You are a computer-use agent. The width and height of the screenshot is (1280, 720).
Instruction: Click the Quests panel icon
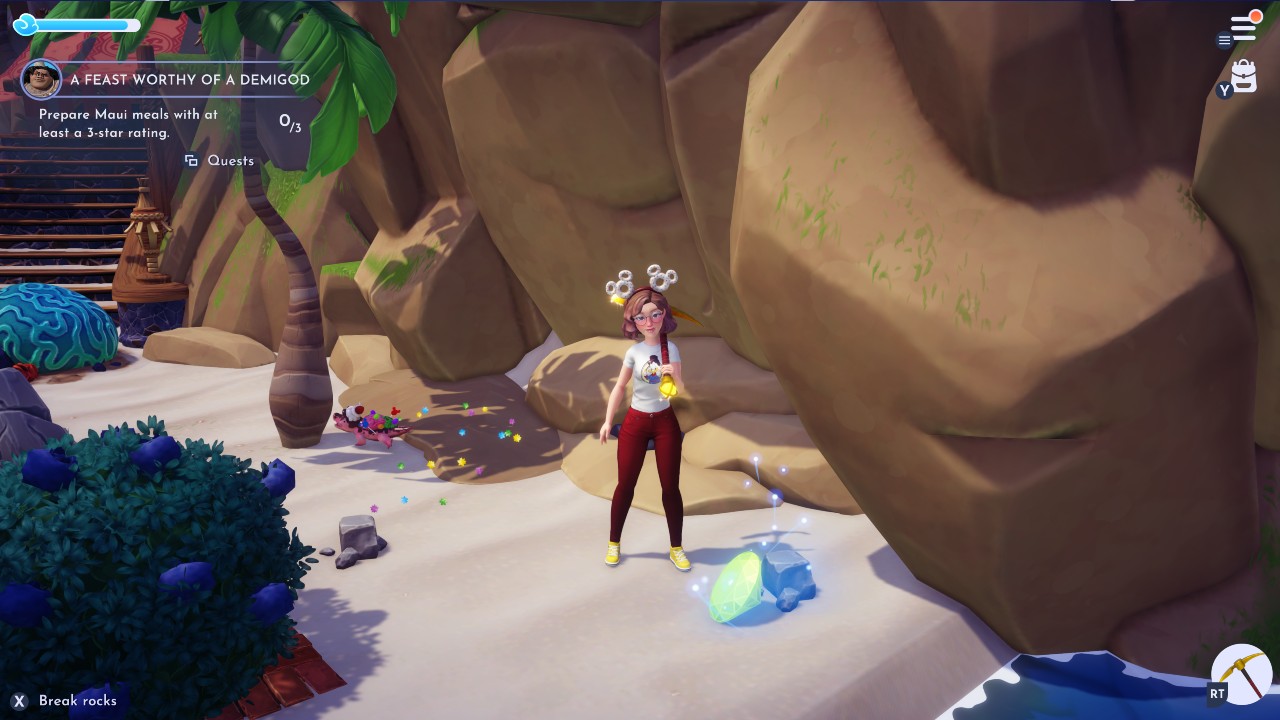click(191, 160)
